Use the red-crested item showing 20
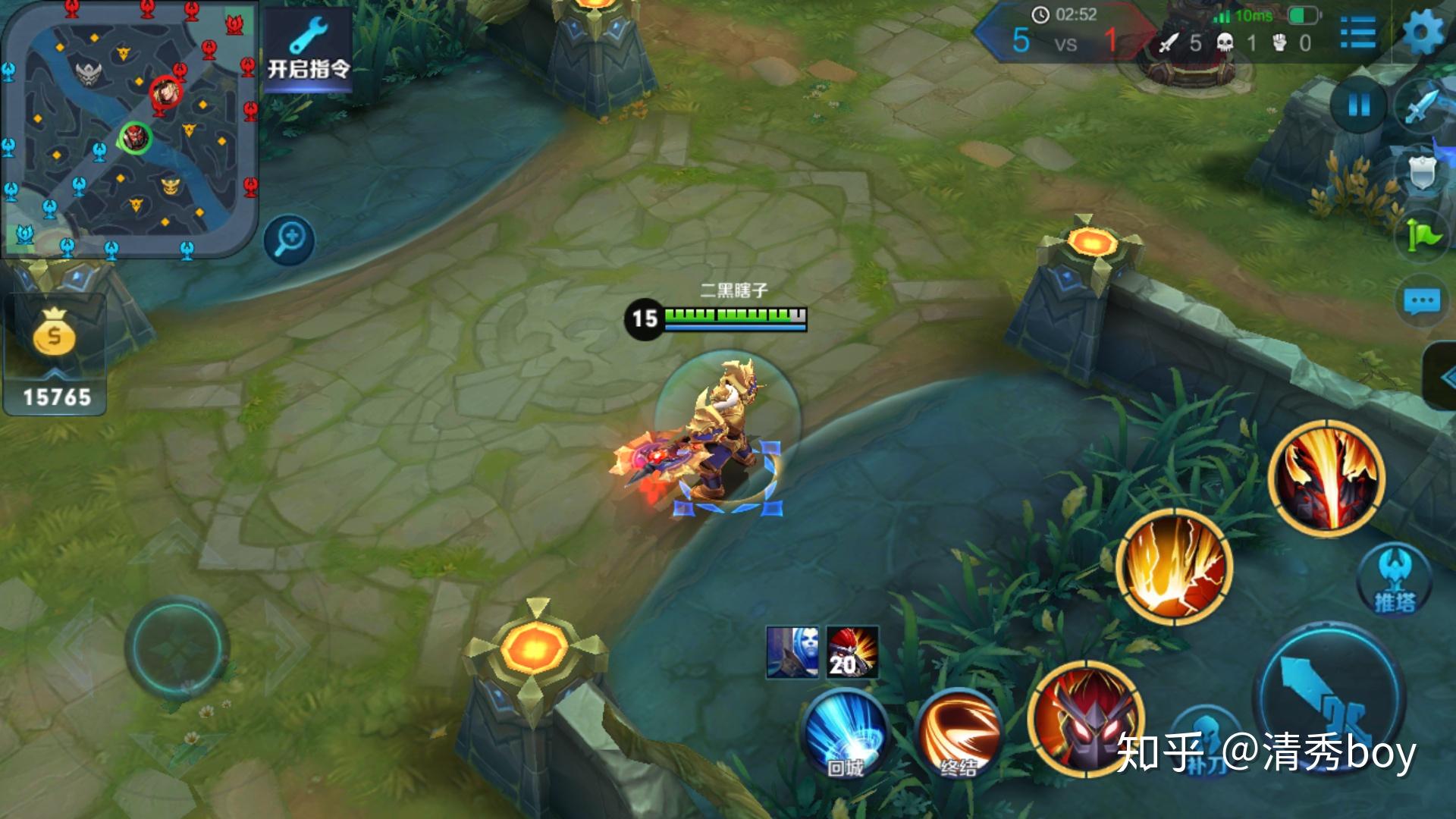The image size is (1456, 819). click(x=852, y=651)
